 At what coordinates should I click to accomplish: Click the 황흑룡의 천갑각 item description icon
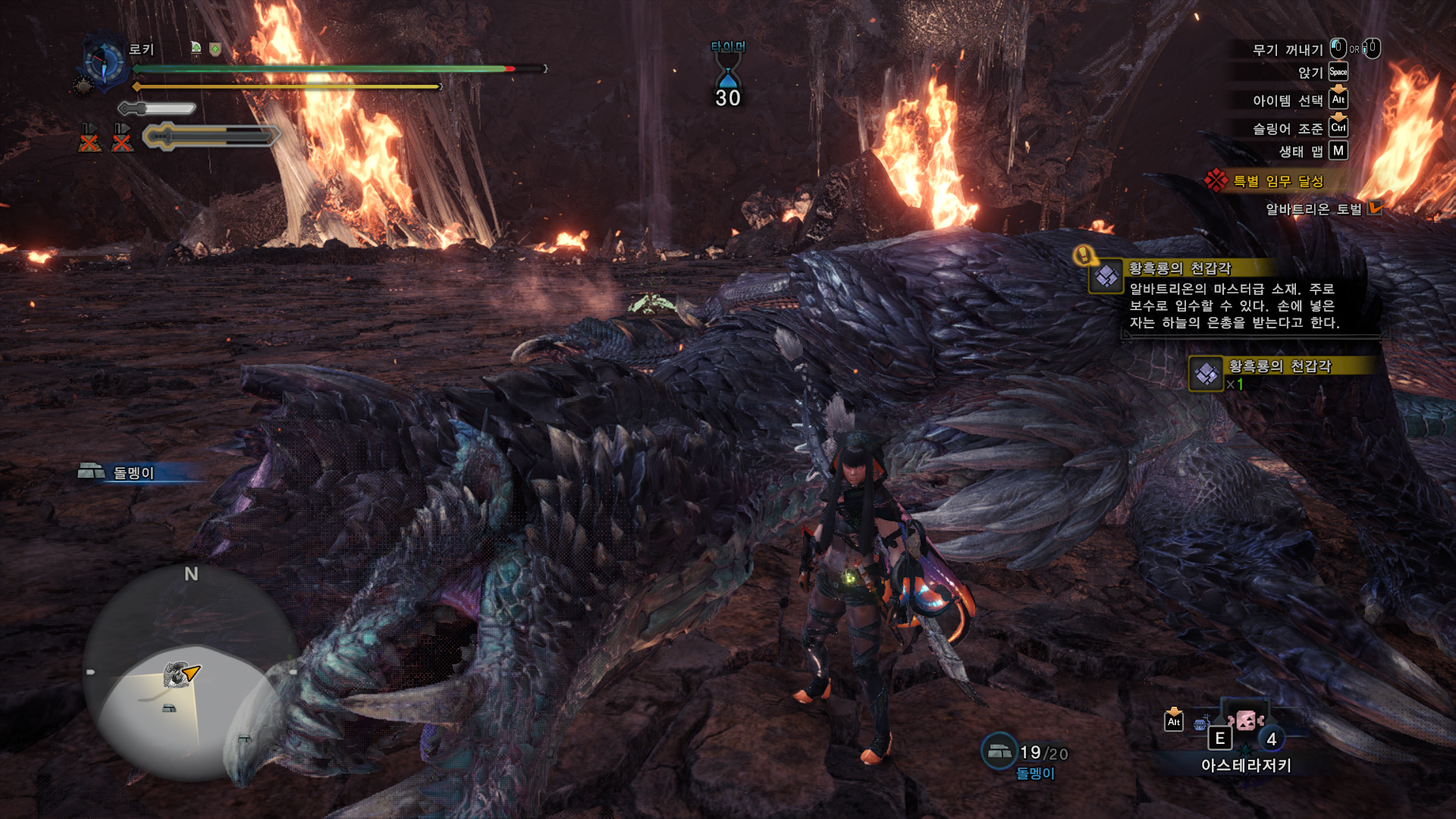1106,276
